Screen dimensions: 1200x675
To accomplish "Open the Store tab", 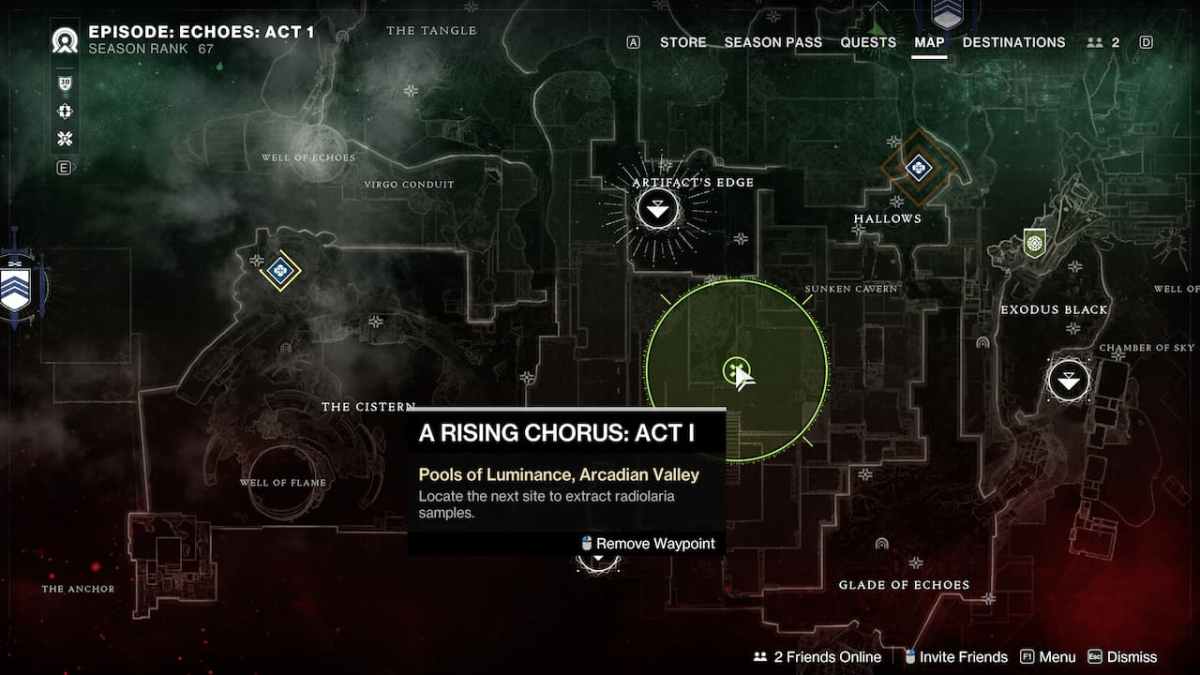I will [x=683, y=42].
